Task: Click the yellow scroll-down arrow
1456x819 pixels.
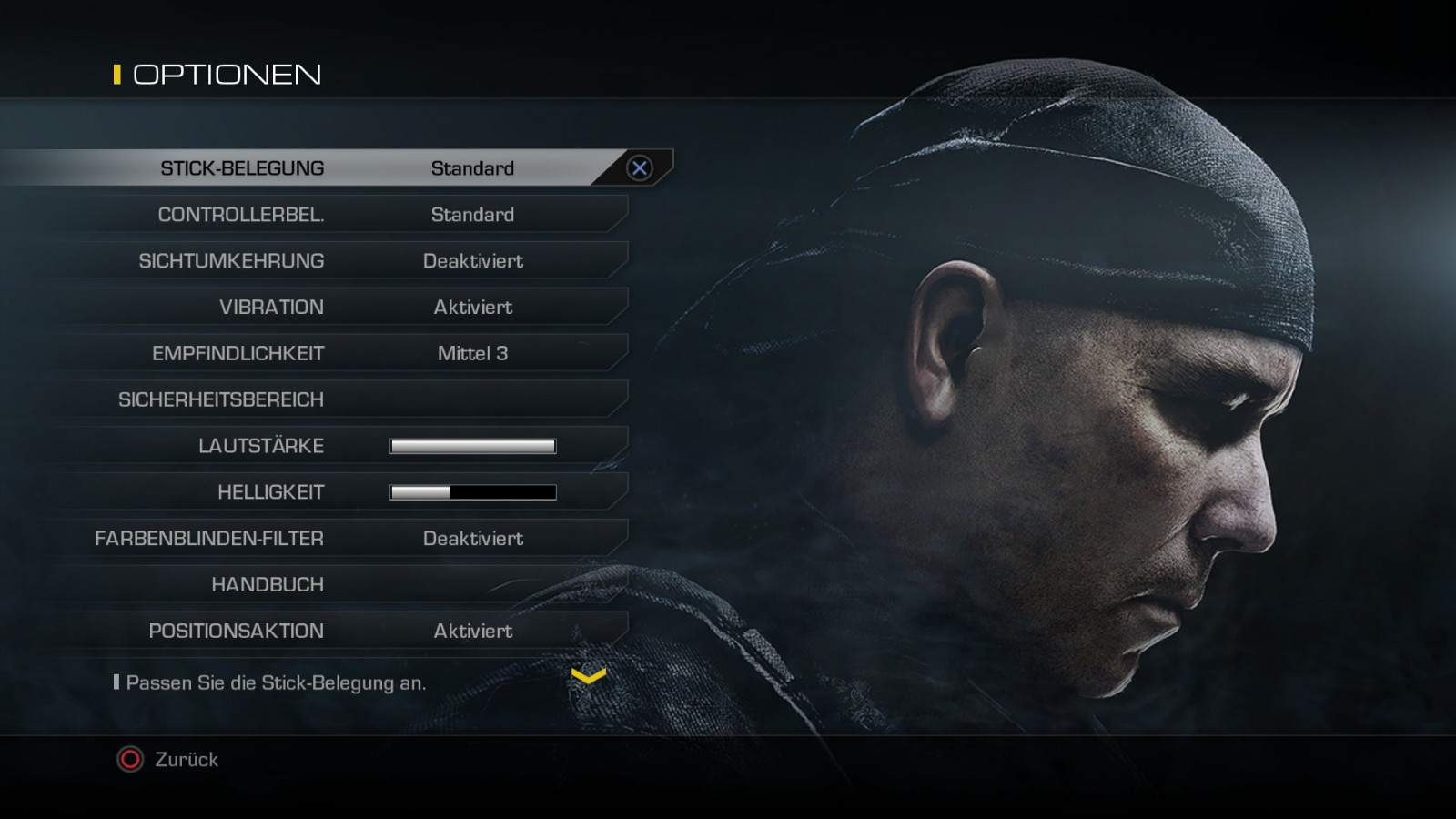Action: point(588,676)
